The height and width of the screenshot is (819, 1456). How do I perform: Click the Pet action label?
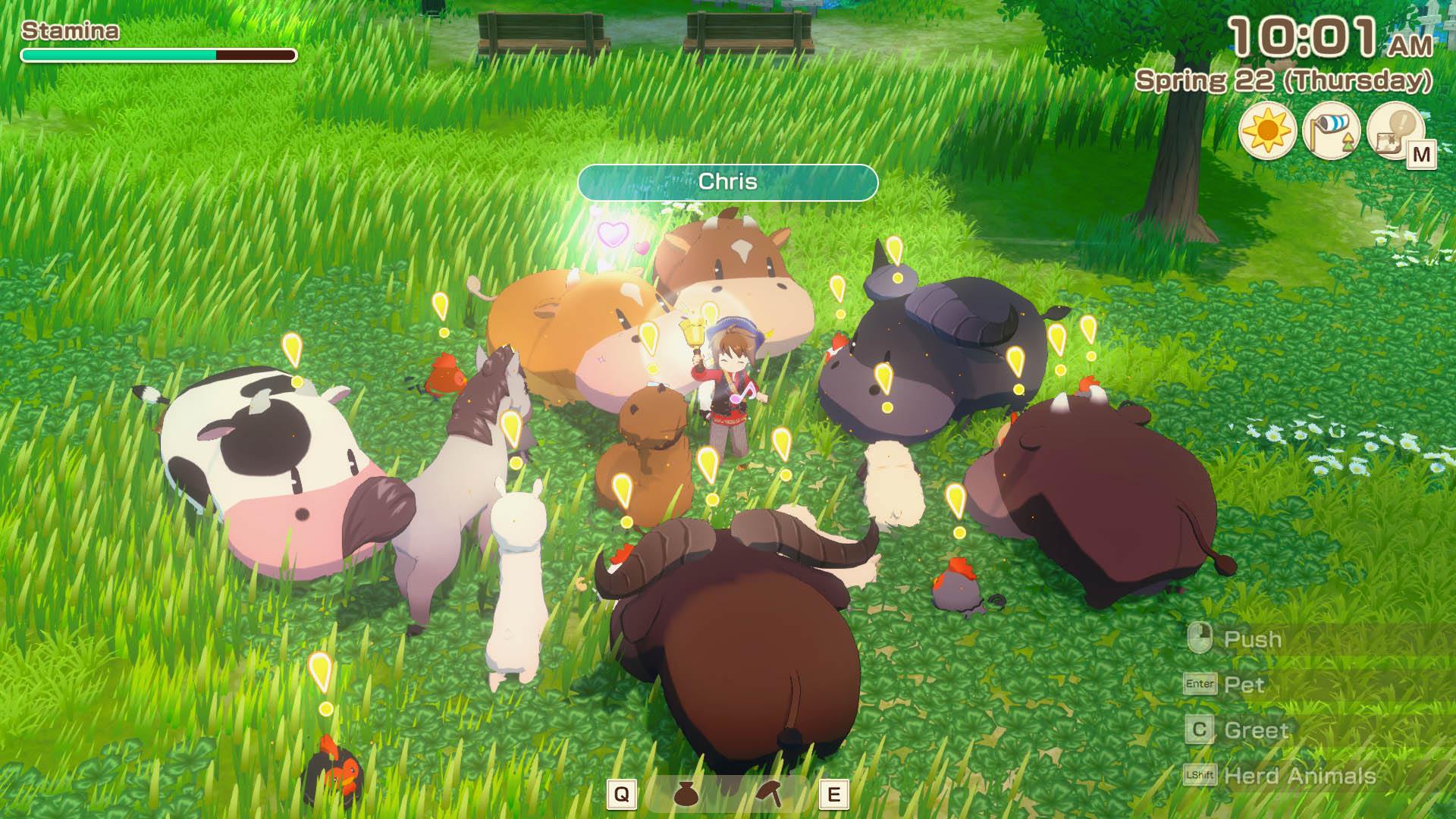pos(1244,685)
